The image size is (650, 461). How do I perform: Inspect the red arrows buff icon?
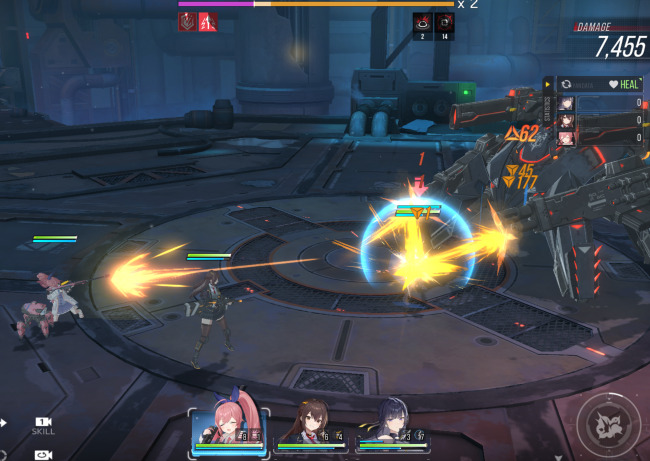[x=208, y=21]
